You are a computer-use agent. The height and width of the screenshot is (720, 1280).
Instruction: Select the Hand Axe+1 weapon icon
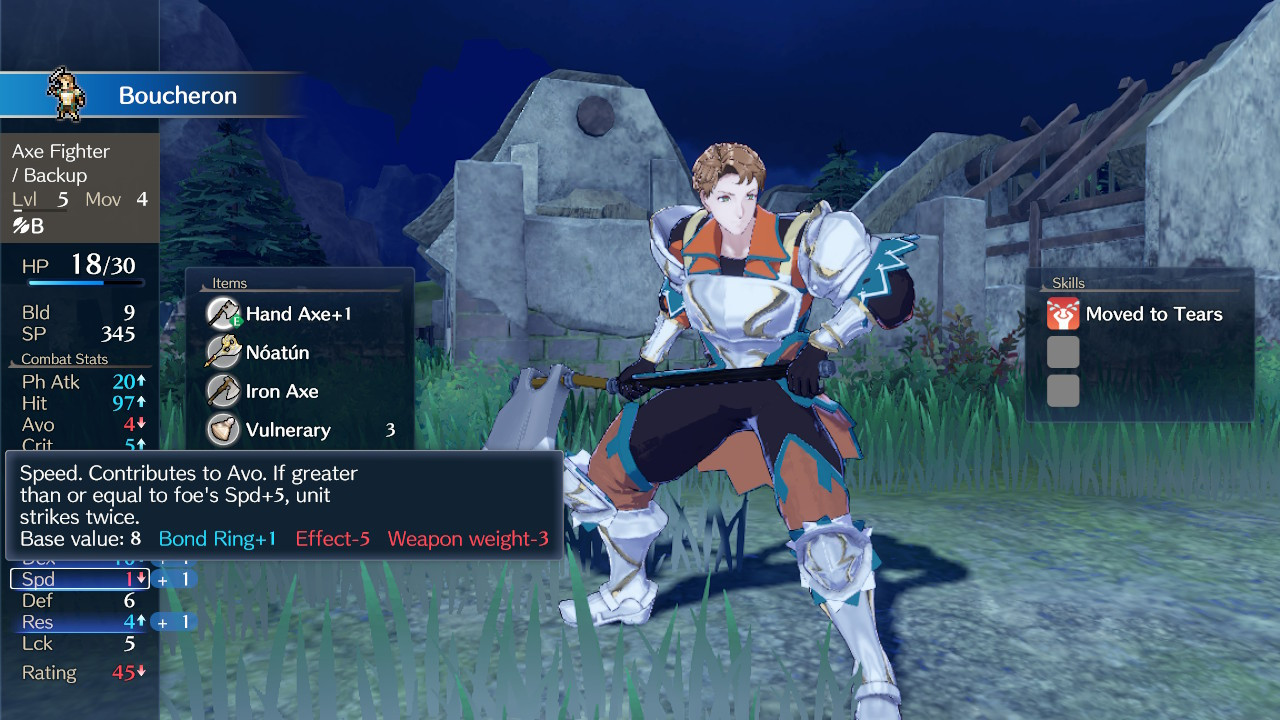click(x=222, y=313)
